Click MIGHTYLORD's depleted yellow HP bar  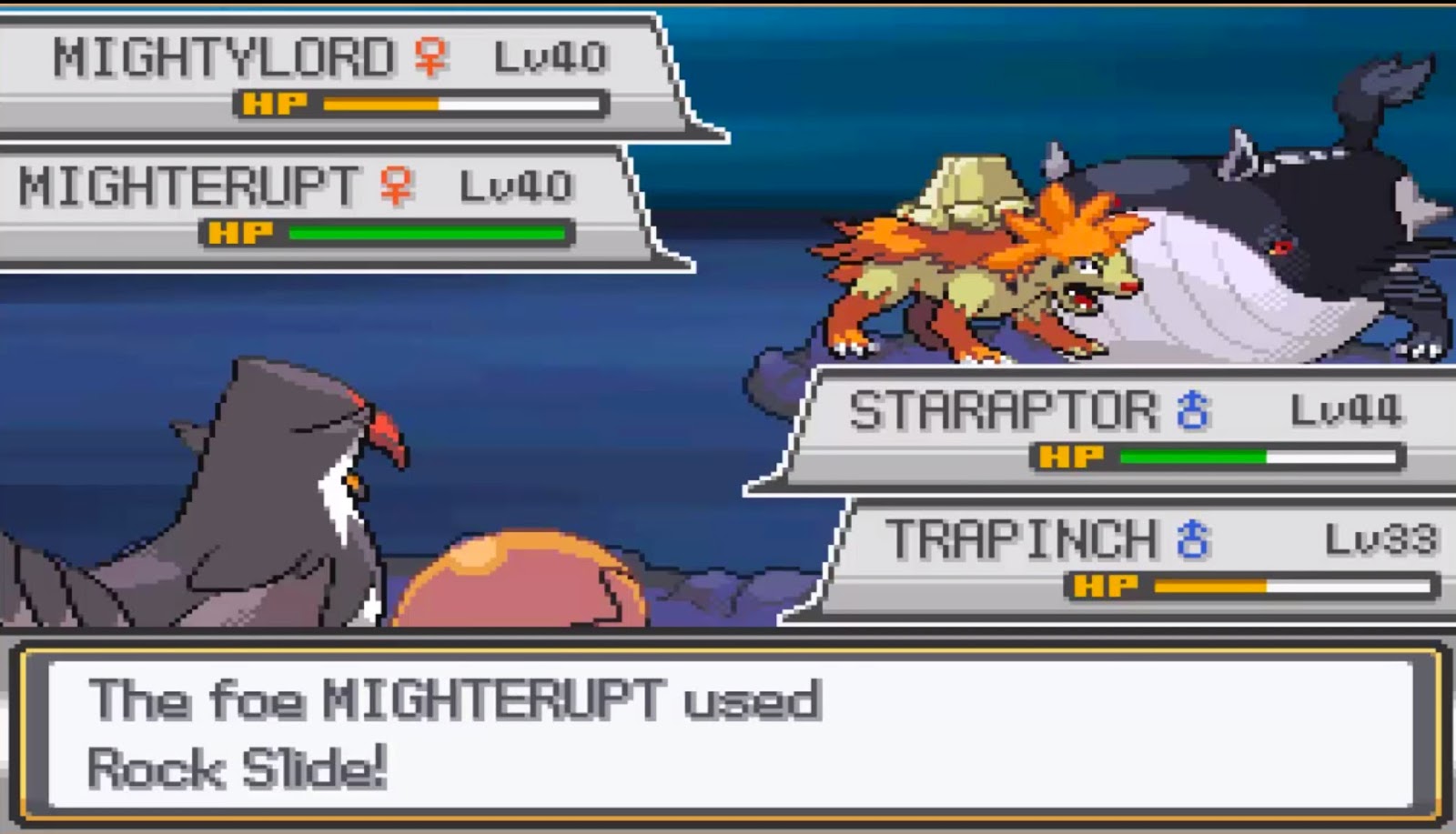pos(380,104)
